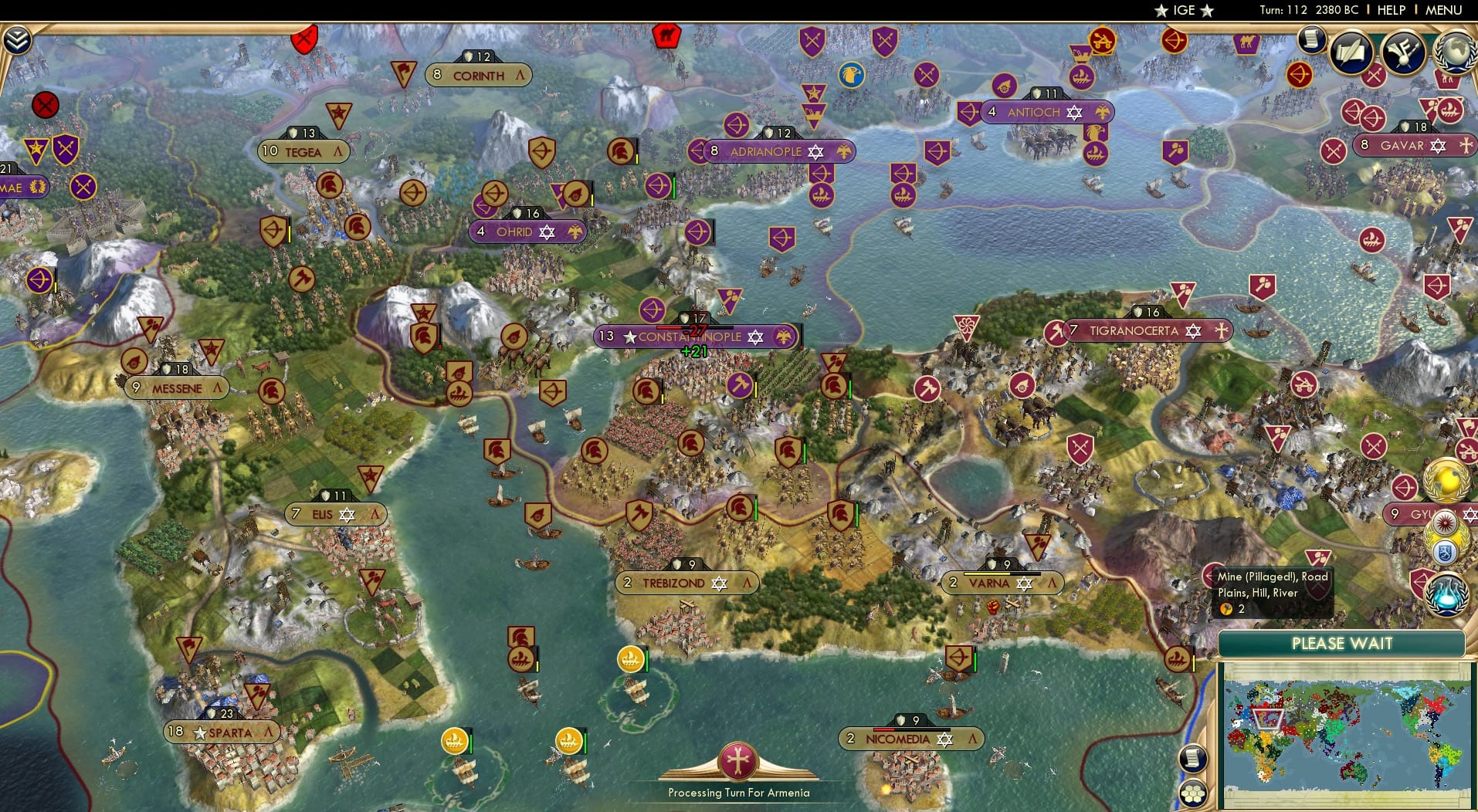
Task: Open the game MENU
Action: (1442, 10)
